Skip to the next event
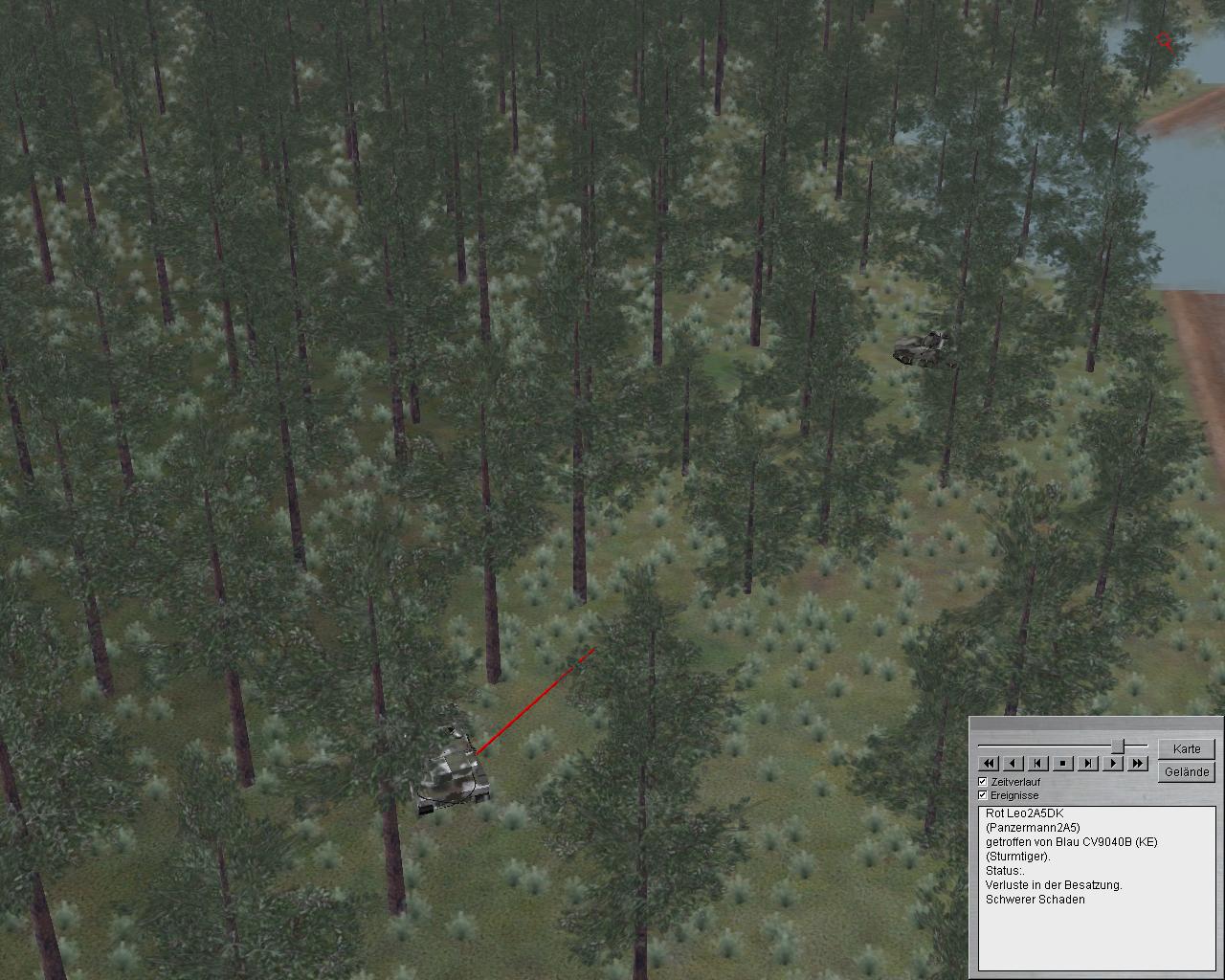The width and height of the screenshot is (1225, 980). pyautogui.click(x=1088, y=764)
